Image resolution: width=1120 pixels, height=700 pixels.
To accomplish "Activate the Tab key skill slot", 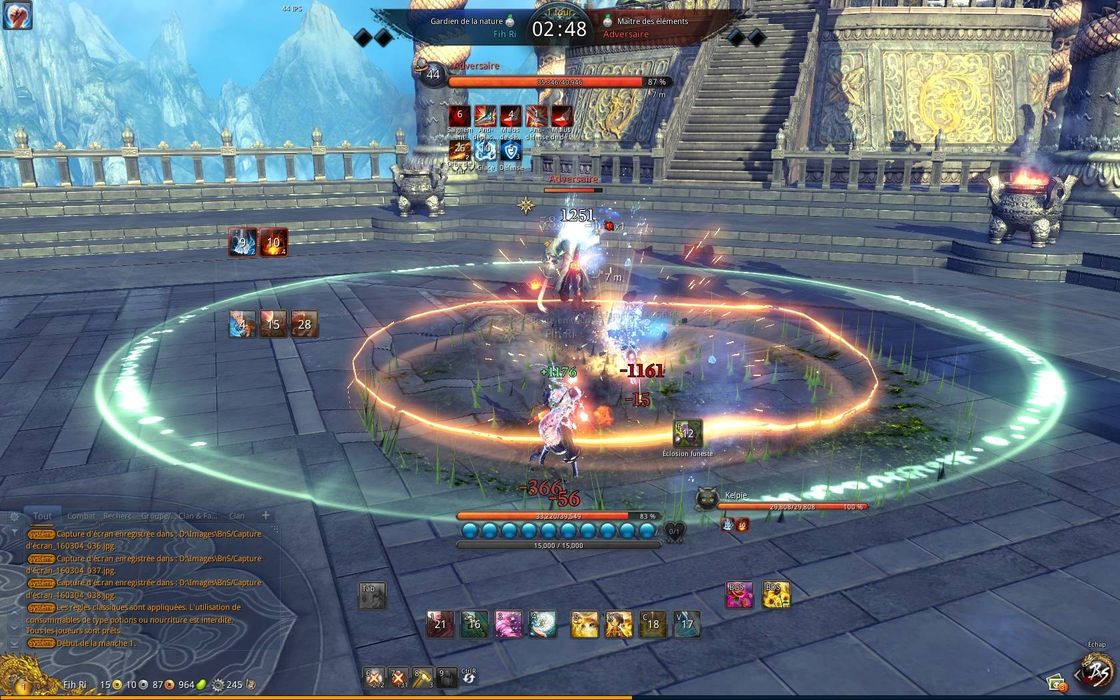I will (372, 596).
